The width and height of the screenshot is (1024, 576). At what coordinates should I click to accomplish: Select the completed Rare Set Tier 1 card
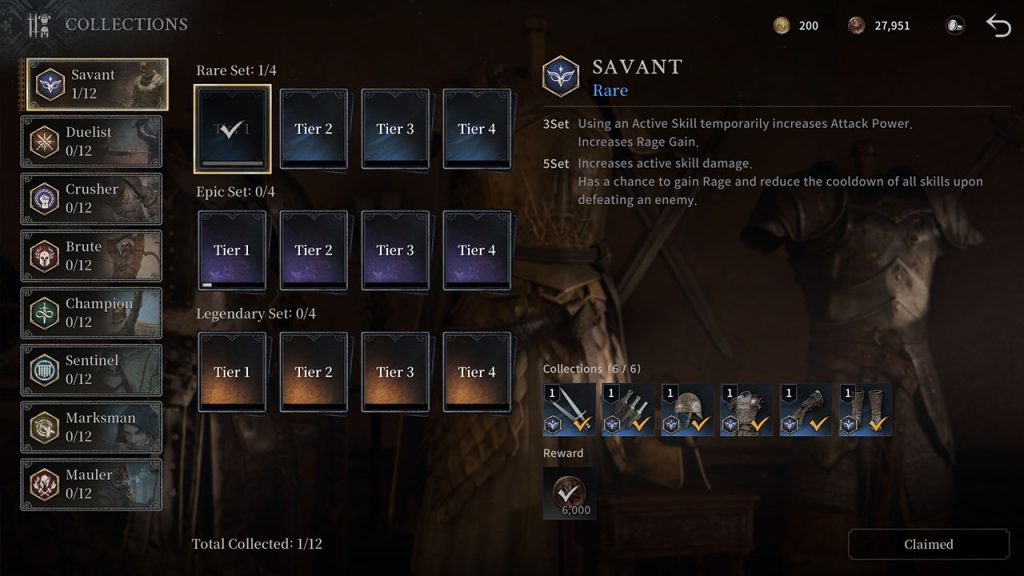232,129
